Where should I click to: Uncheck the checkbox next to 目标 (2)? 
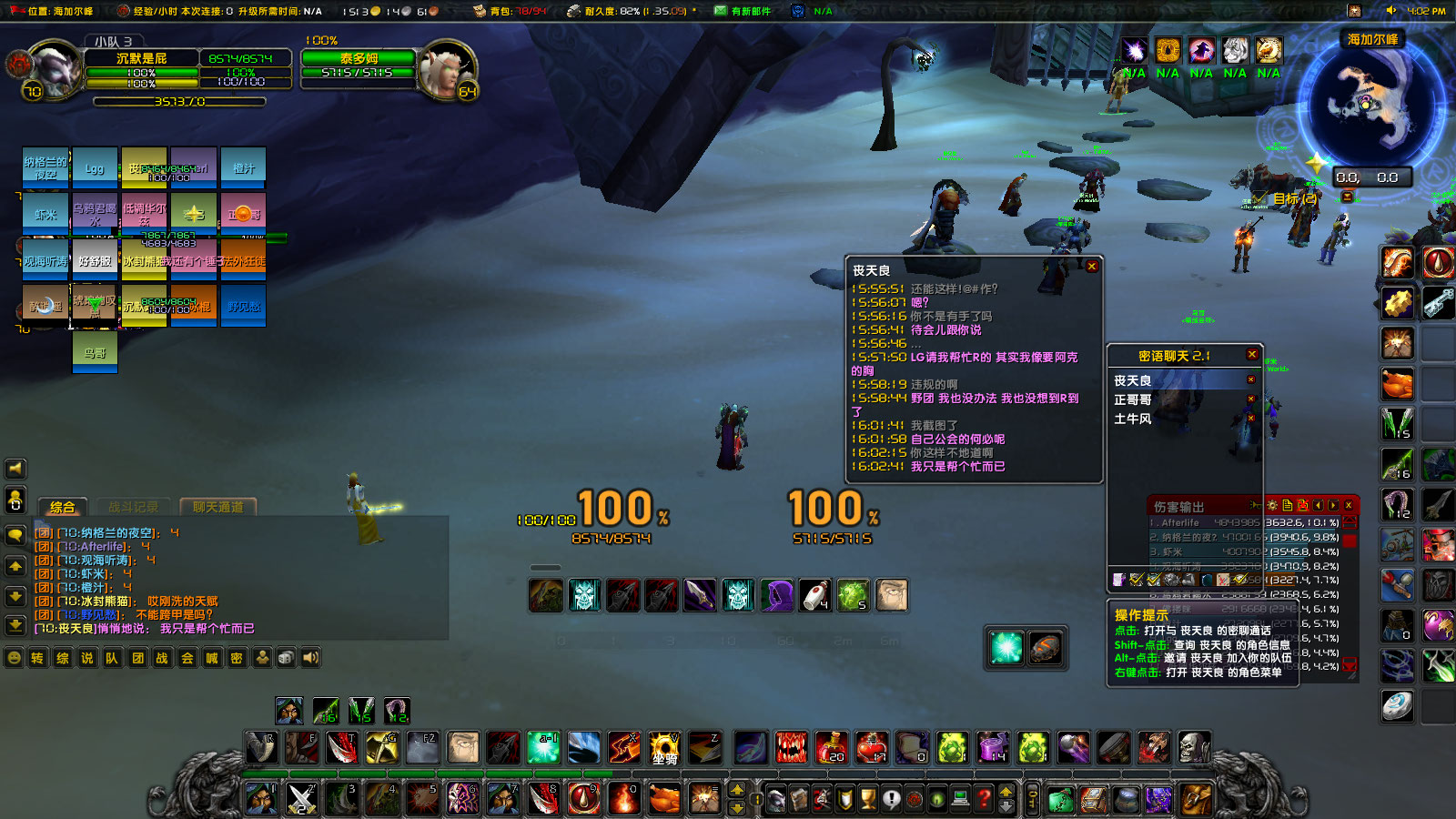click(1257, 197)
